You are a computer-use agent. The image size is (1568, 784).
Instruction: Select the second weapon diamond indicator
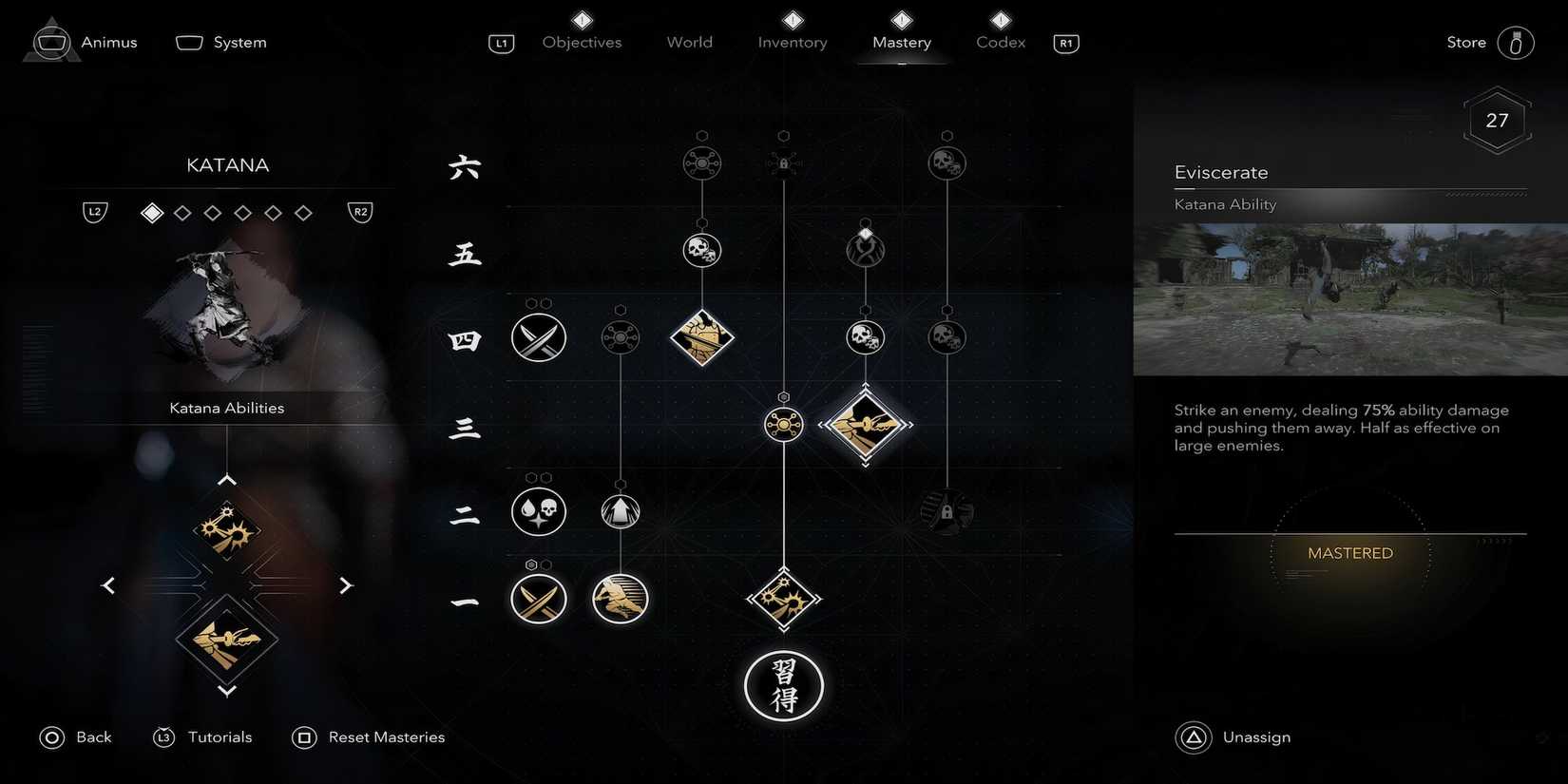(182, 212)
